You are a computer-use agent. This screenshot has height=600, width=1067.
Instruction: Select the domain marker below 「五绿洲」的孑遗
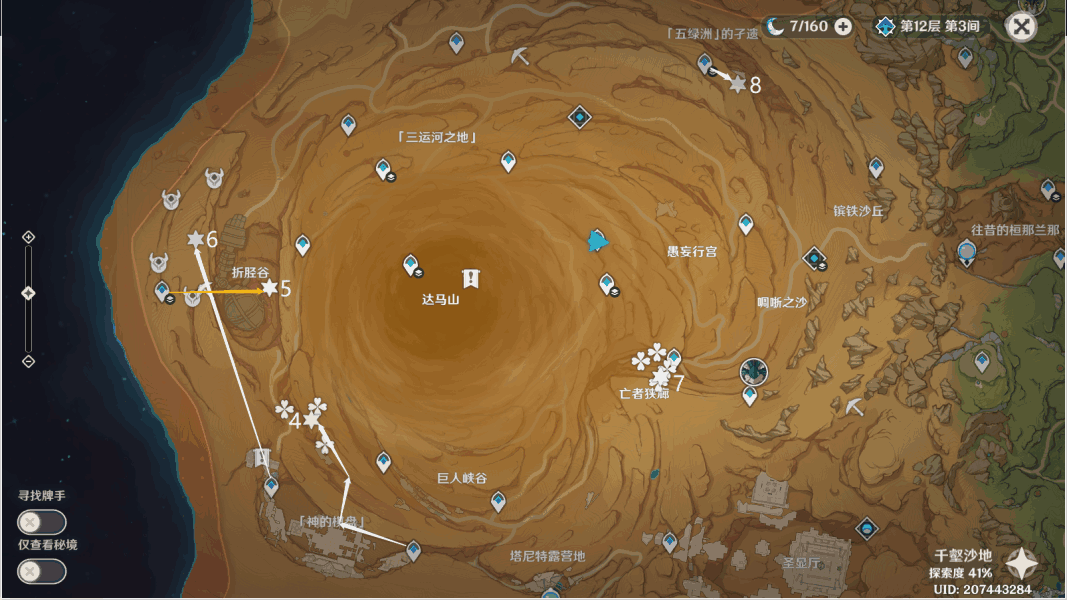click(581, 118)
